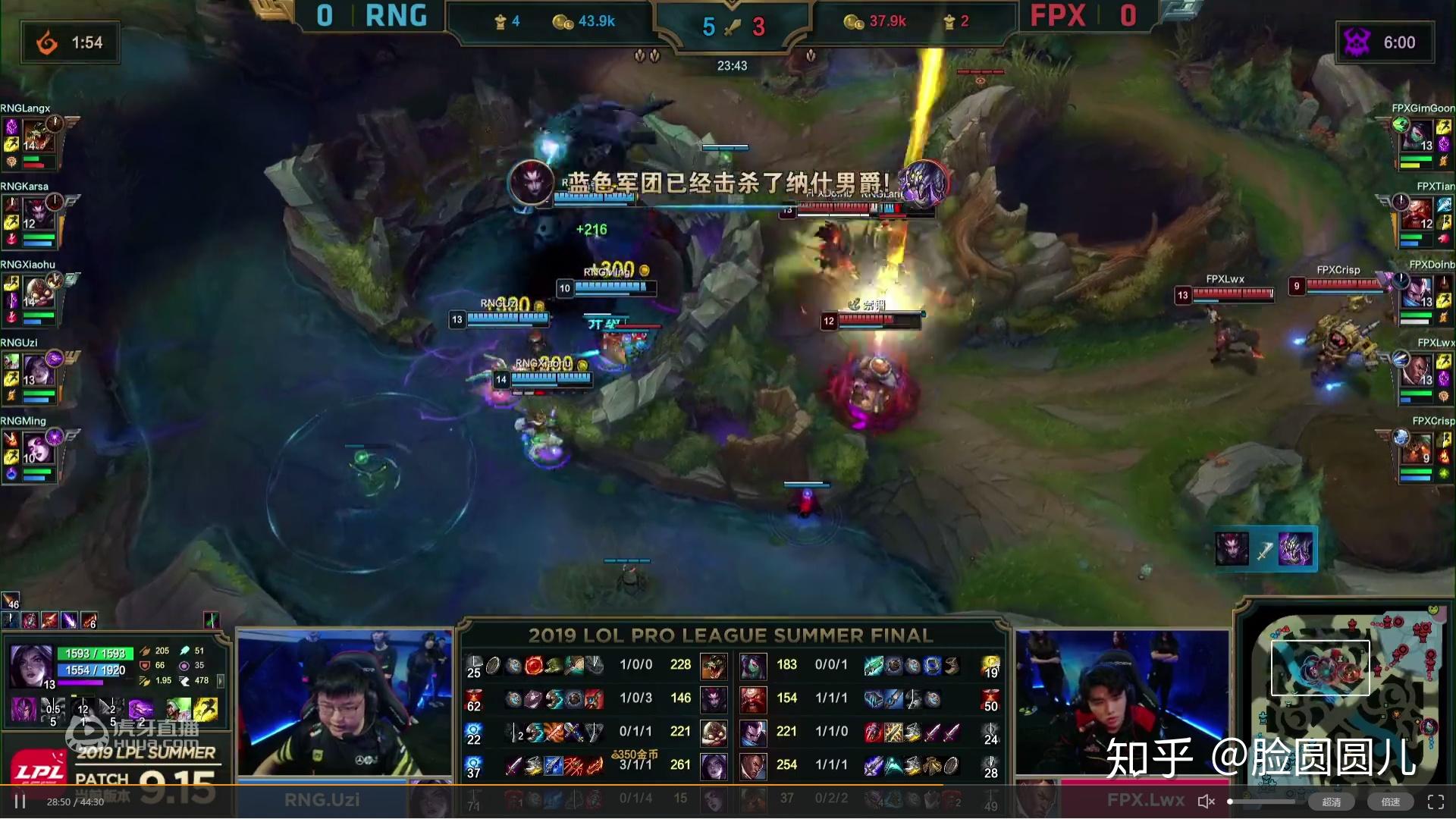Image resolution: width=1456 pixels, height=819 pixels.
Task: Select Kayle's portrait in the bottom-left stats panel
Action: [x=30, y=667]
